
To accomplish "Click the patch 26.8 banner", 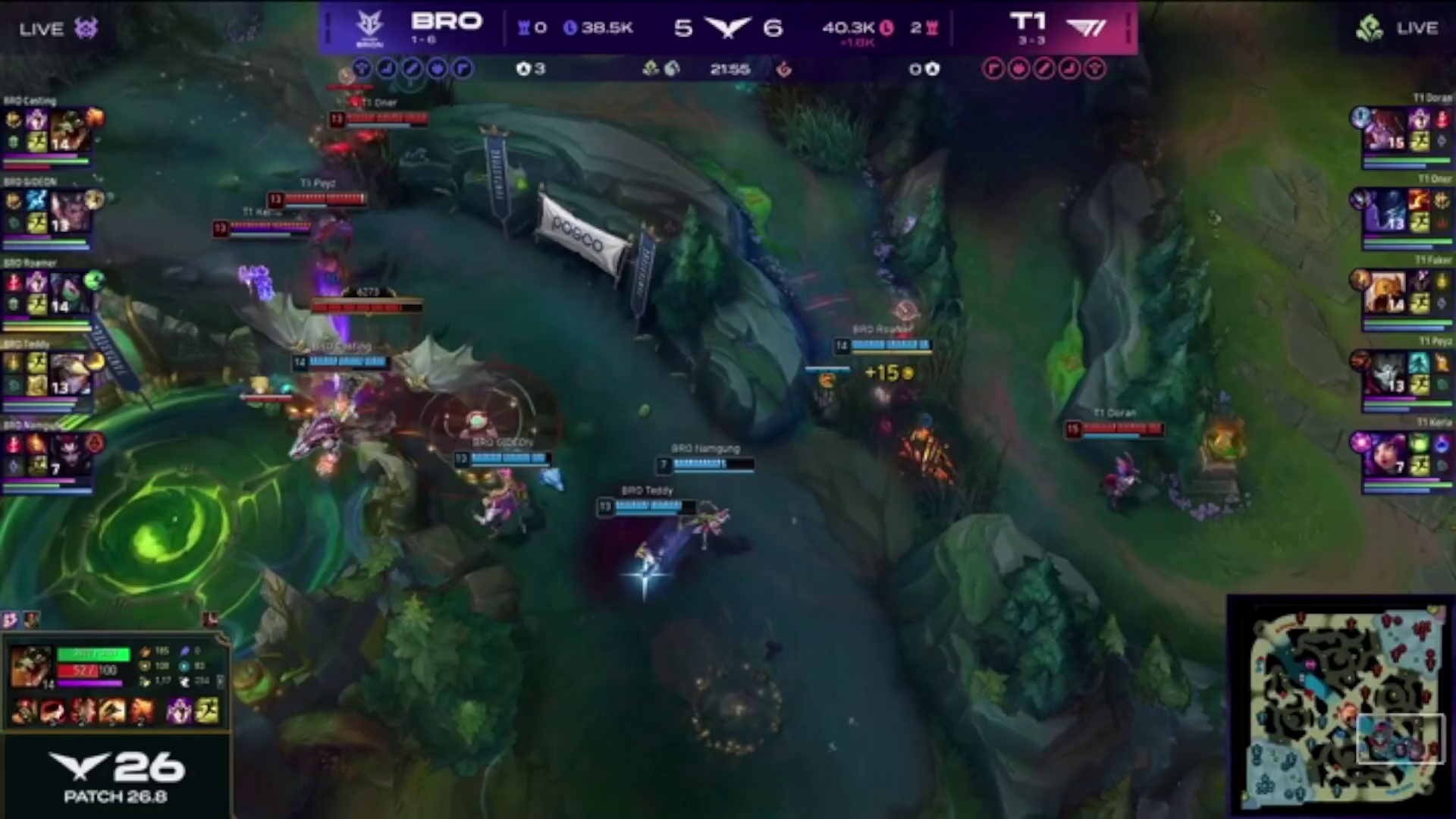I will pyautogui.click(x=116, y=777).
